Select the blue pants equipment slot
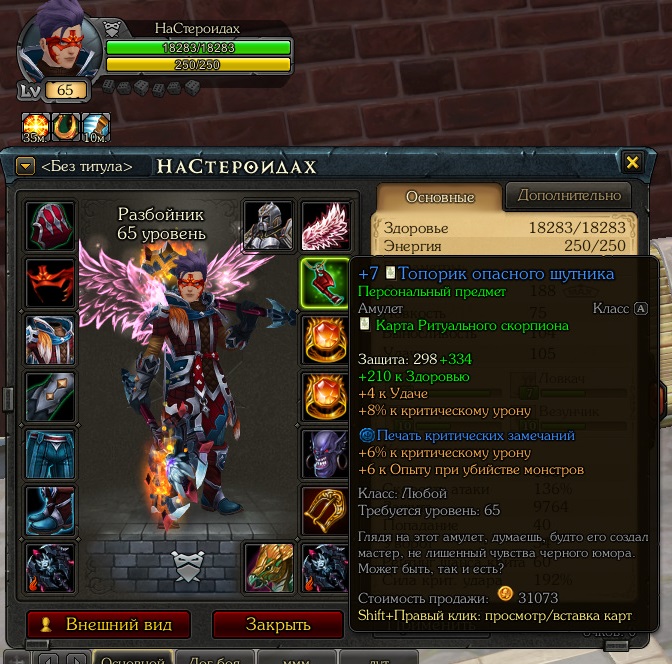 [50, 455]
